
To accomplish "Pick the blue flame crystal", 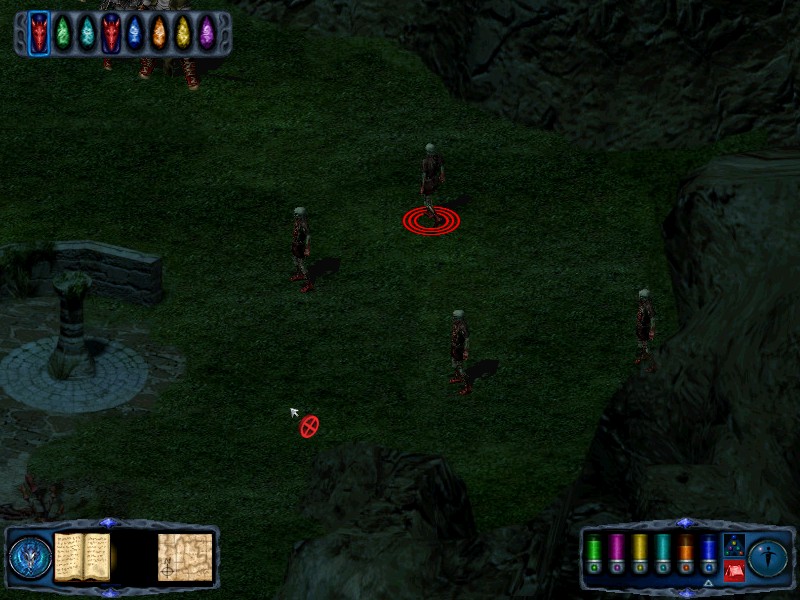I will pyautogui.click(x=135, y=34).
